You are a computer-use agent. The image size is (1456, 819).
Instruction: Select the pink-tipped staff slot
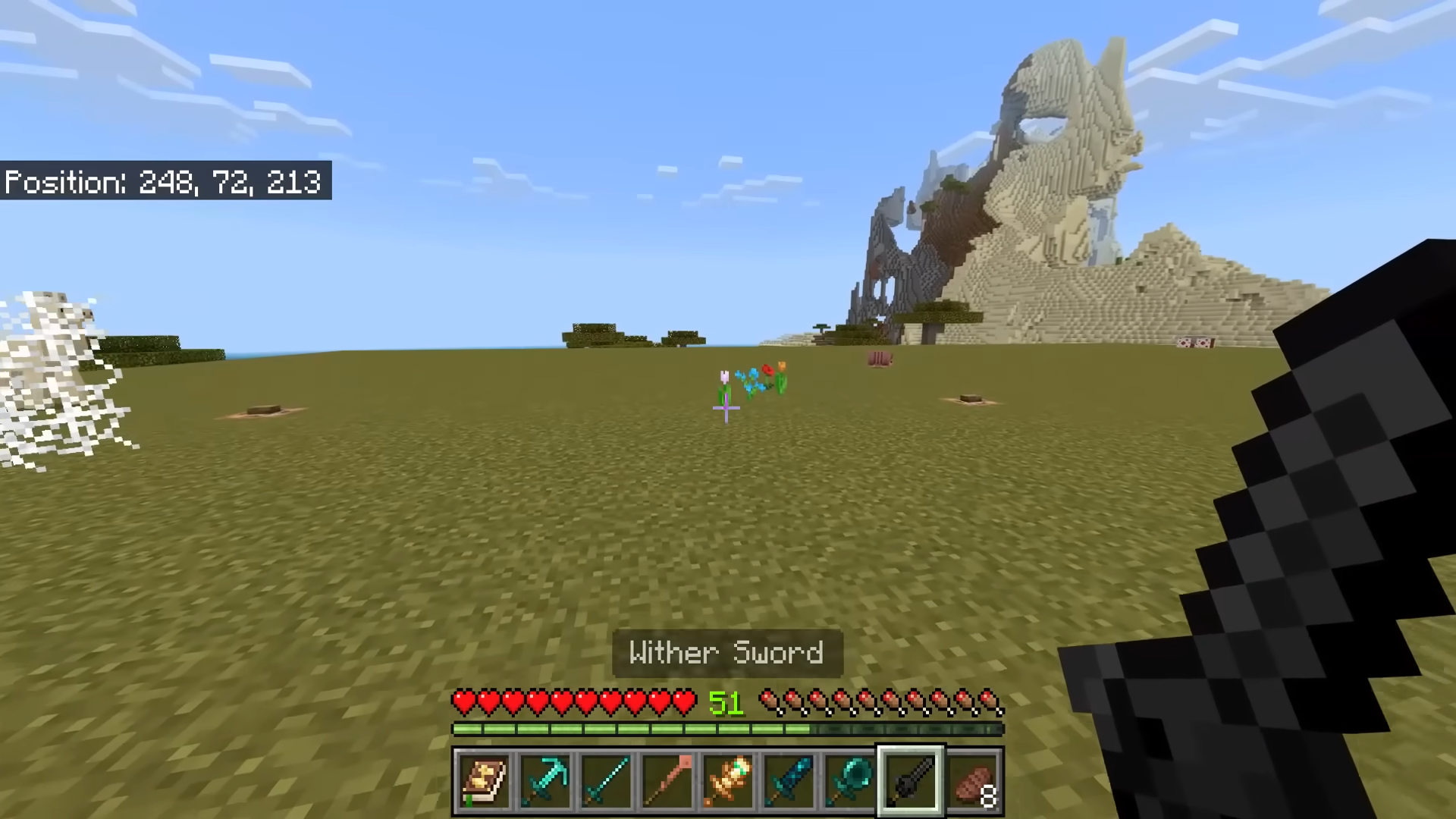pos(667,781)
